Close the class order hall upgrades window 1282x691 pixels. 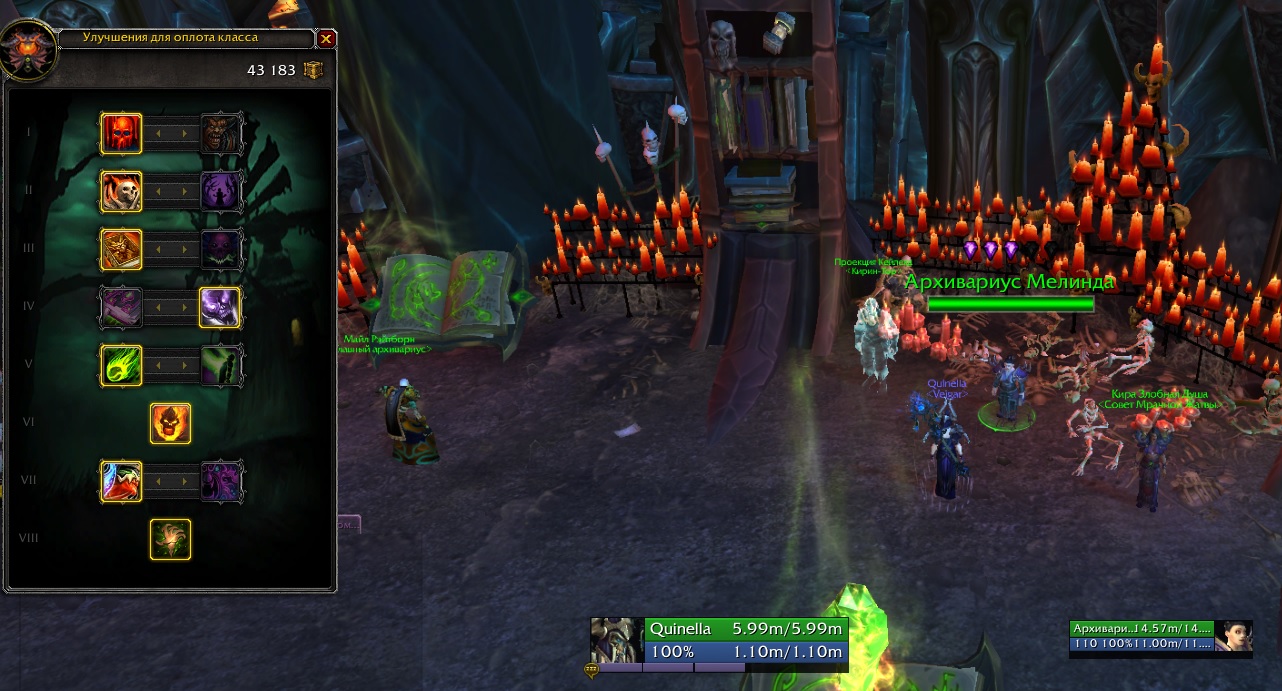326,39
